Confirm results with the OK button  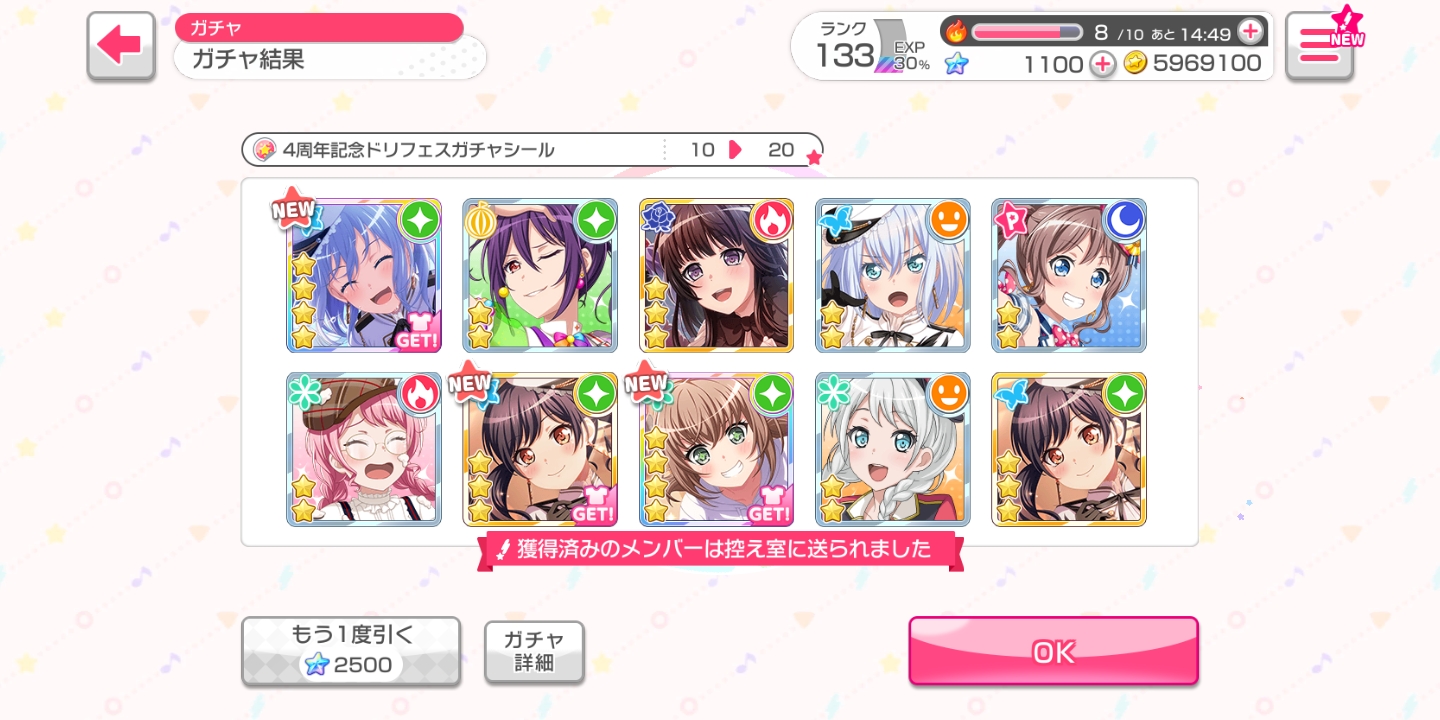[1053, 651]
